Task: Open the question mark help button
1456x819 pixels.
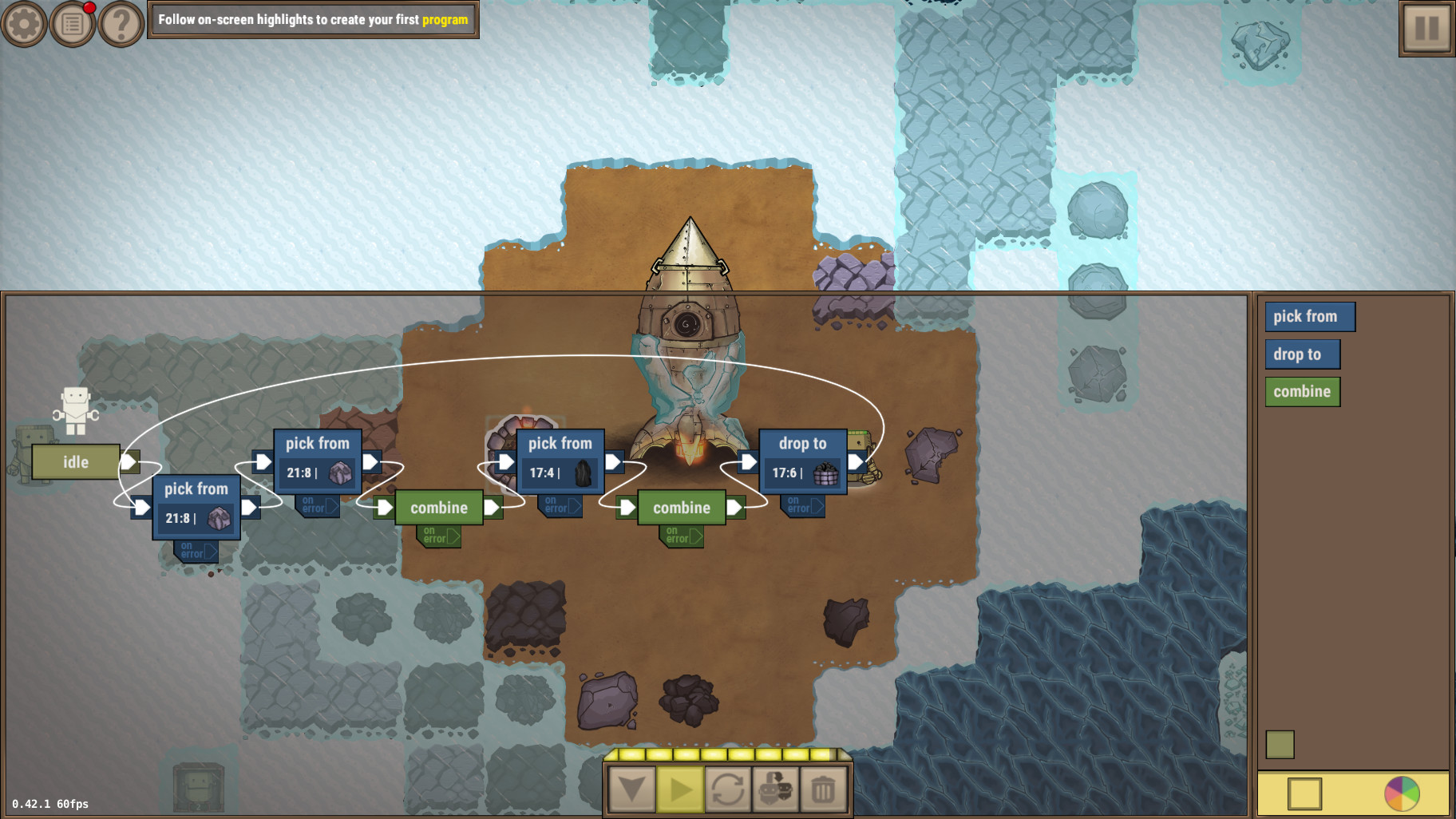Action: pos(121,24)
